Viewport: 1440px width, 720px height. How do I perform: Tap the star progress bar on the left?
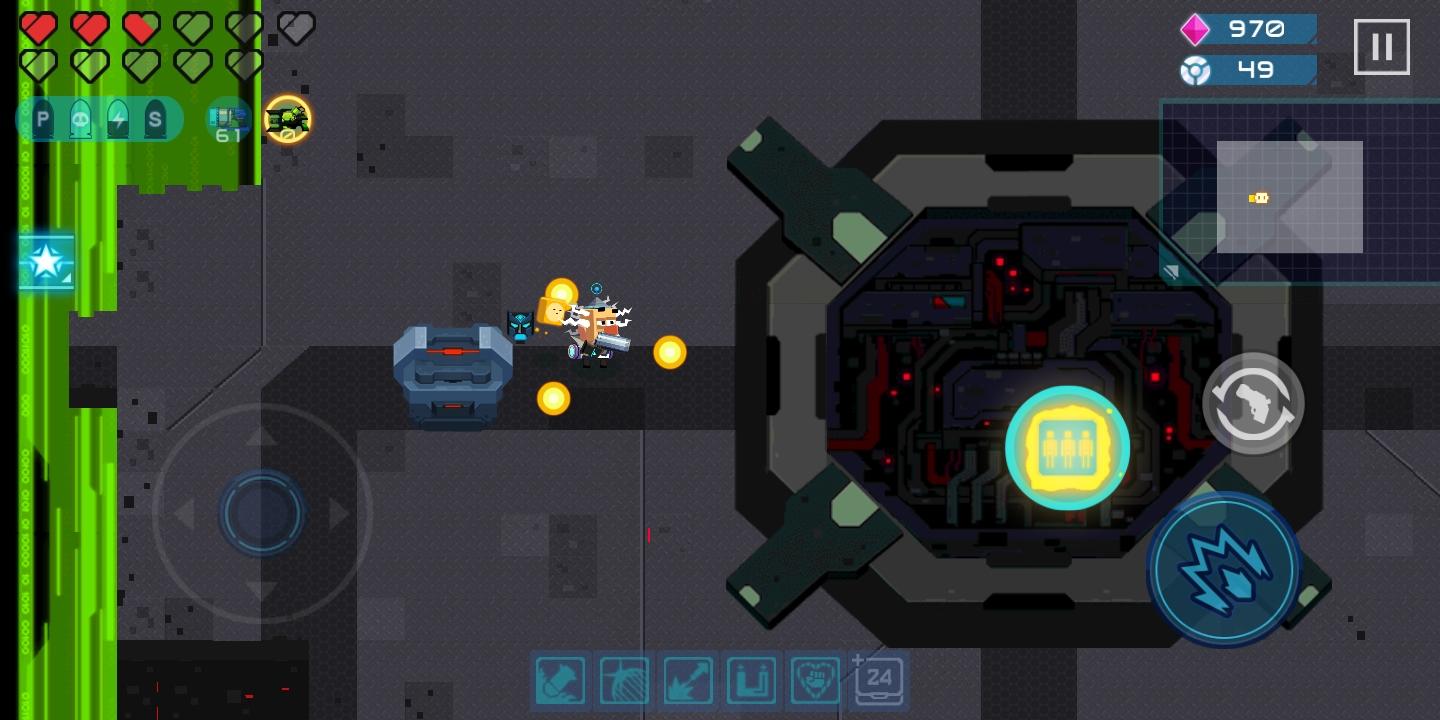(46, 262)
